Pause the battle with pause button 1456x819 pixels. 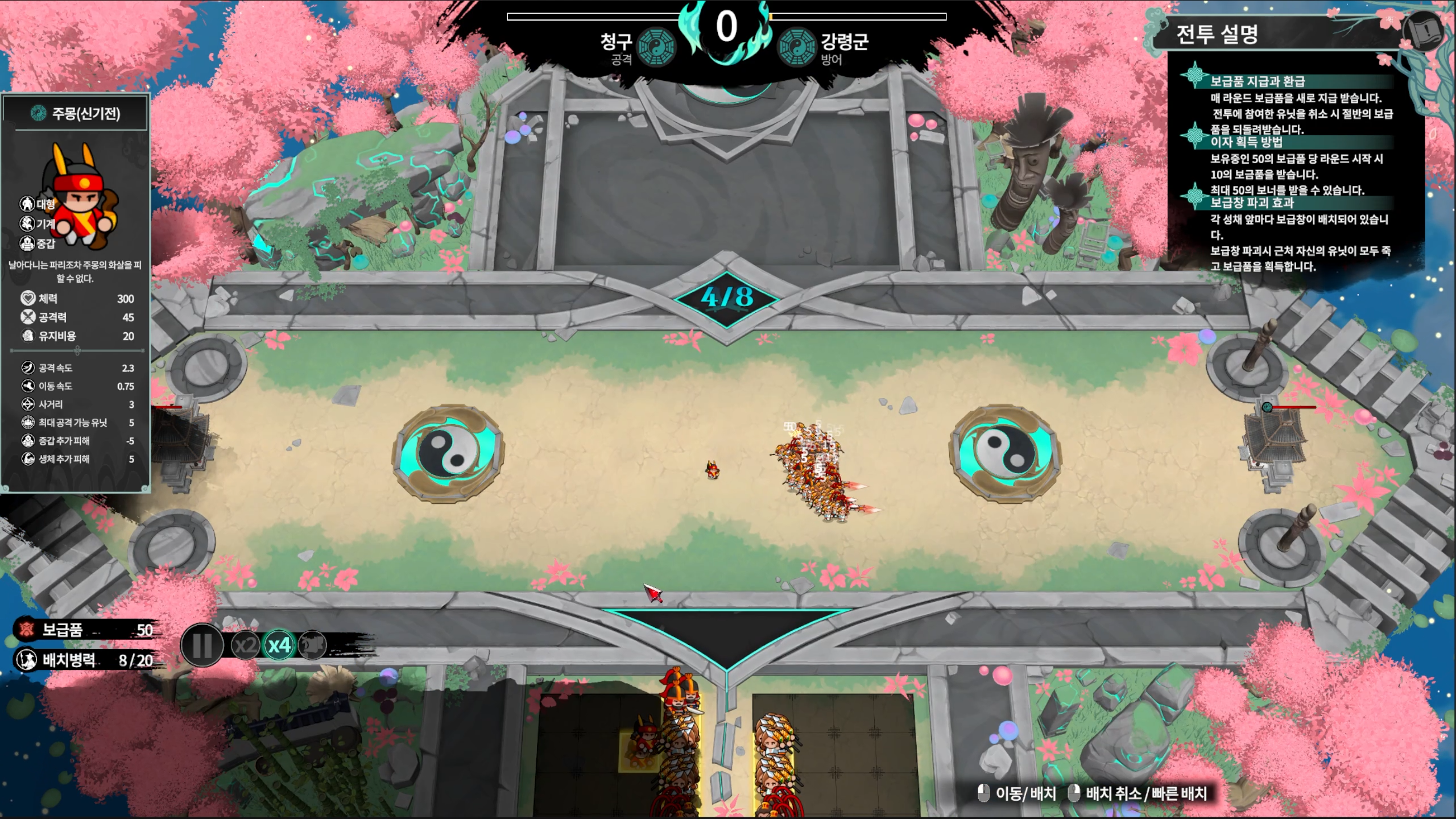(x=202, y=646)
